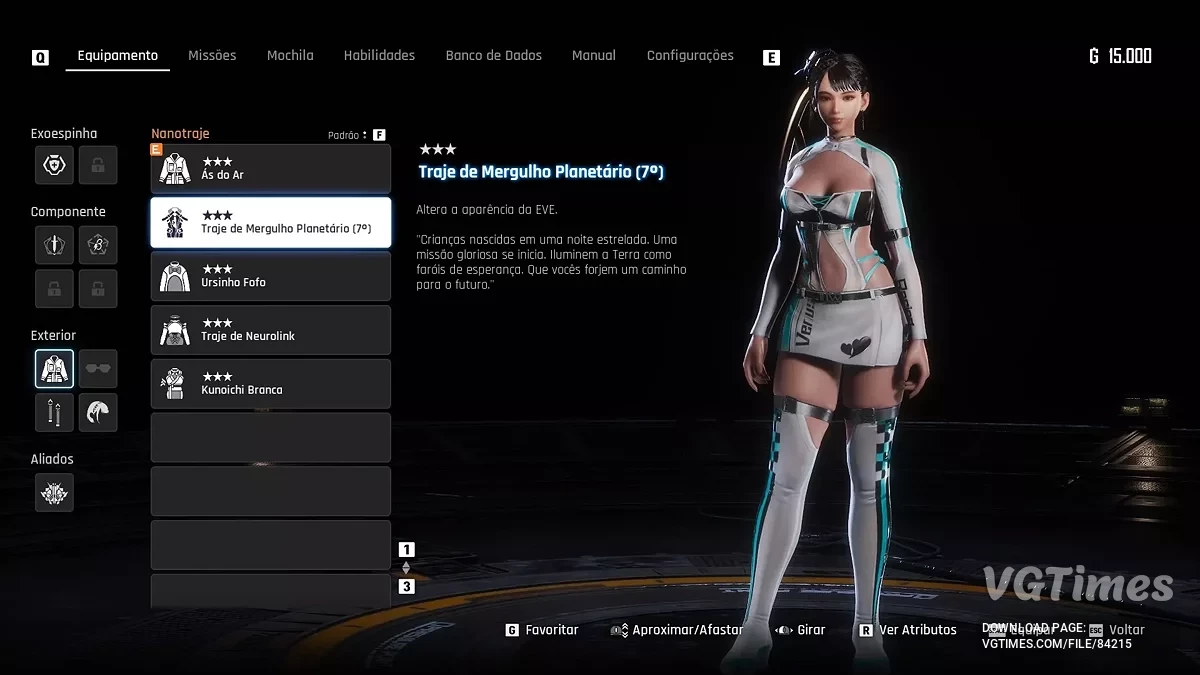
Task: Go to the Mochila tab
Action: pos(290,56)
